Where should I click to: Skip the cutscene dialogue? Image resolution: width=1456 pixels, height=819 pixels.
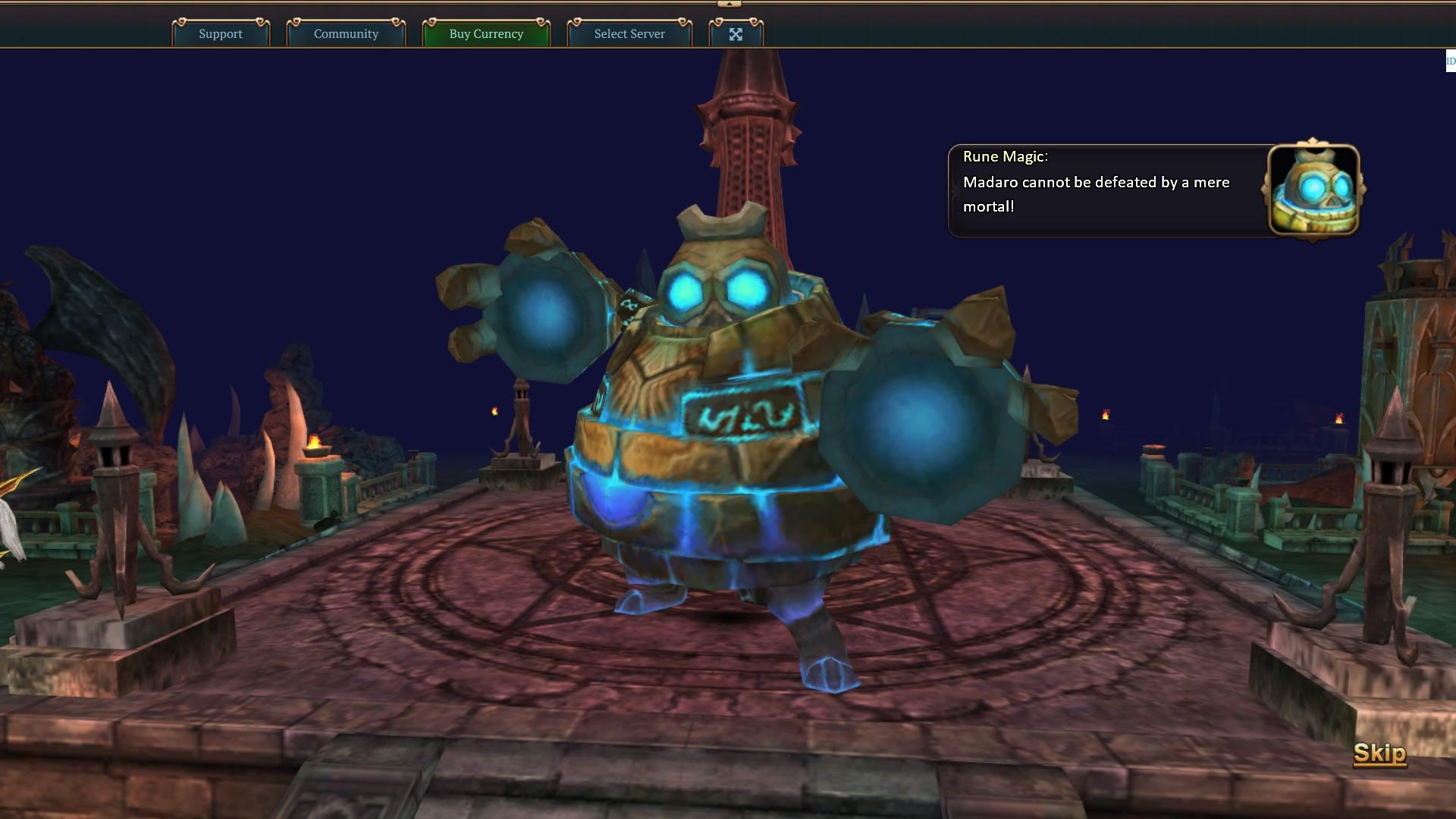click(1379, 753)
